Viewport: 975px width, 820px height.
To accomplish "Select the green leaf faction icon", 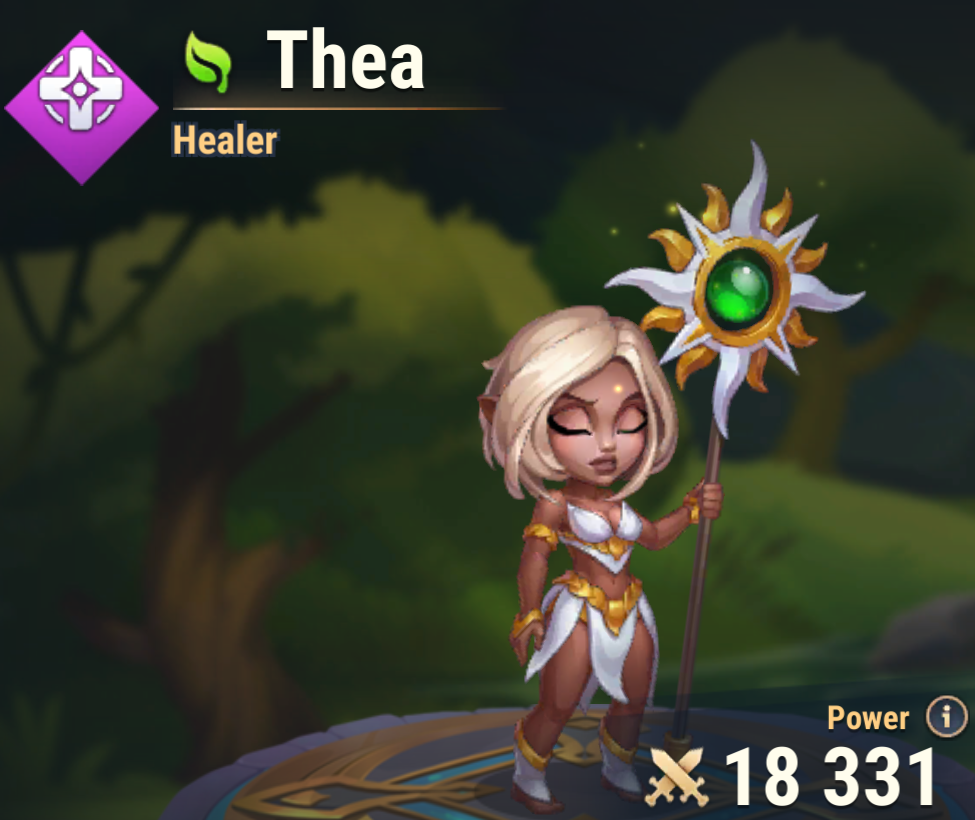I will (208, 63).
